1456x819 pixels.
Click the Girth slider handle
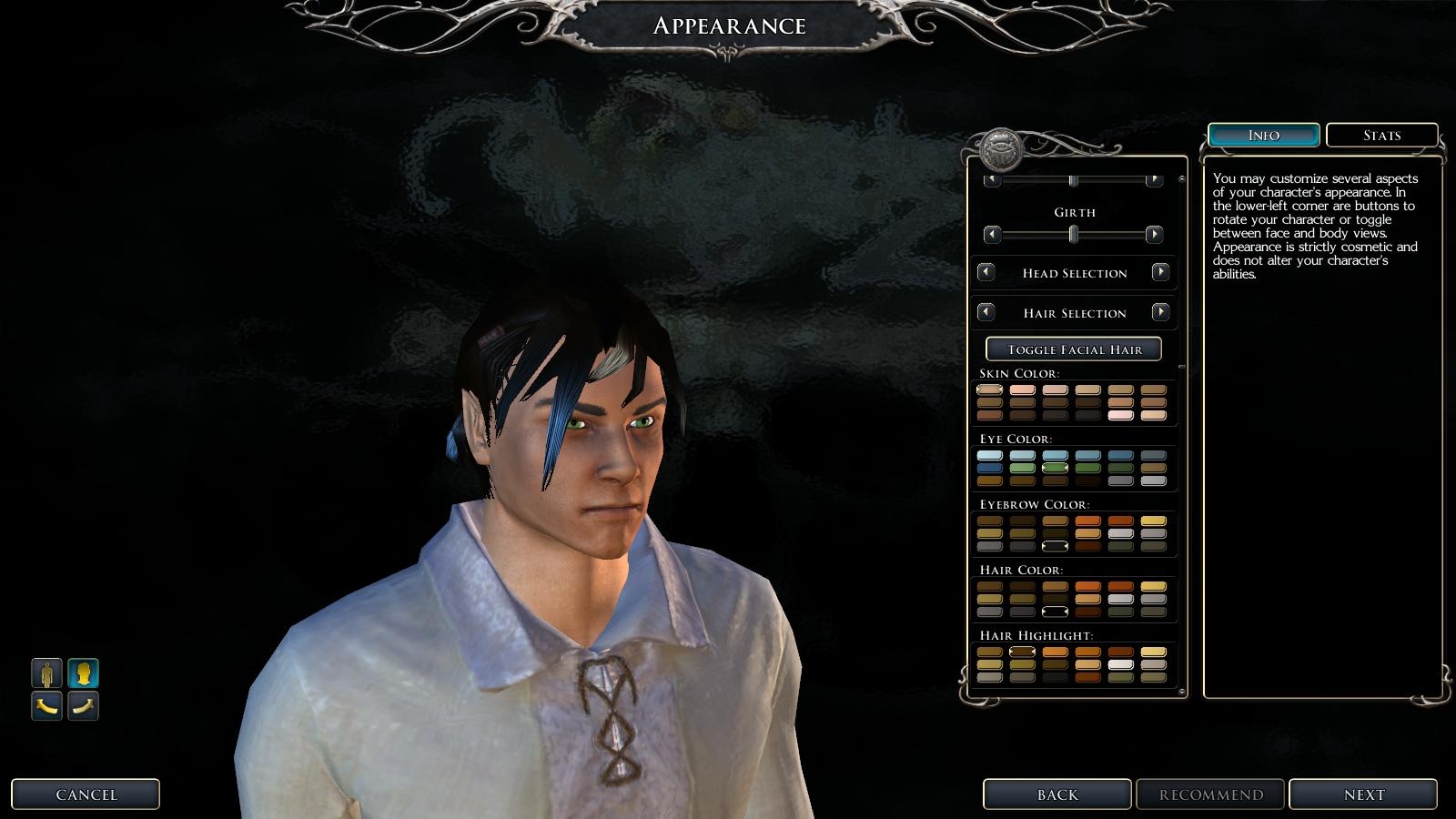(1074, 235)
